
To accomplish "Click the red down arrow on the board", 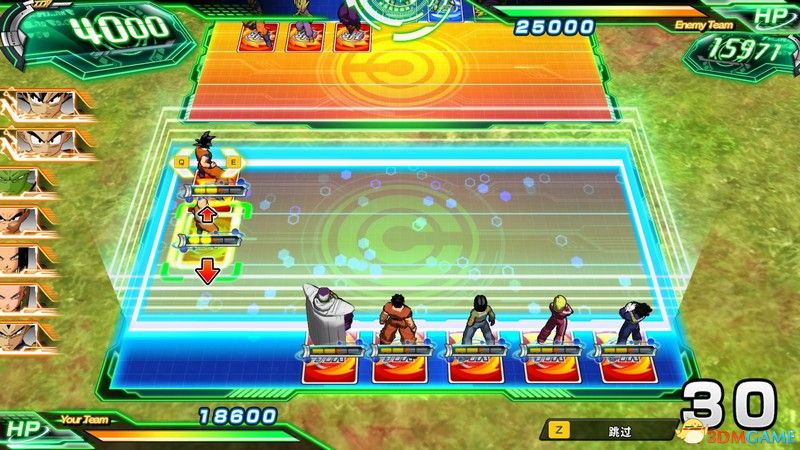I will tap(207, 271).
